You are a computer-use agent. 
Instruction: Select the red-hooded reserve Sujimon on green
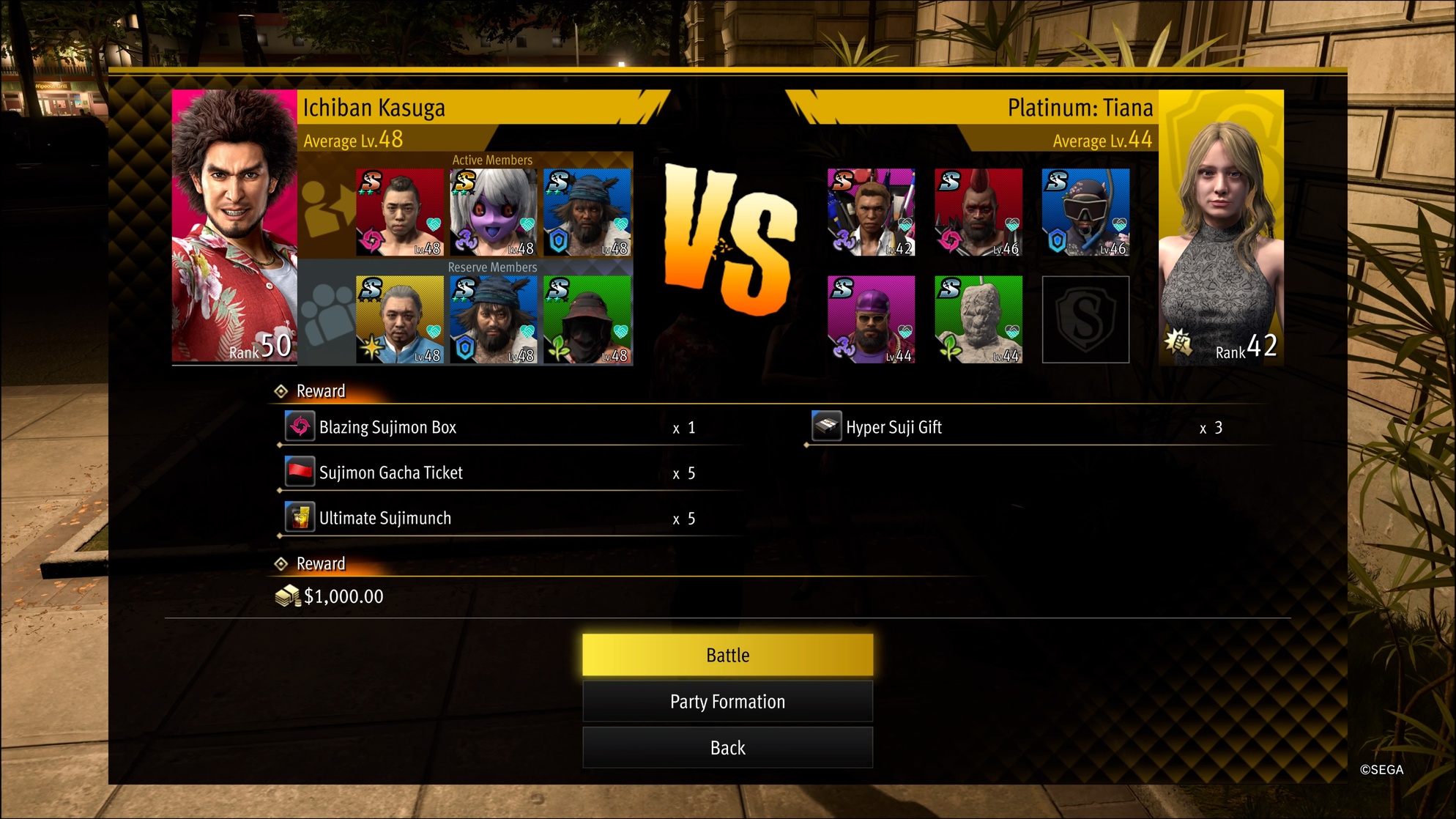[x=587, y=319]
